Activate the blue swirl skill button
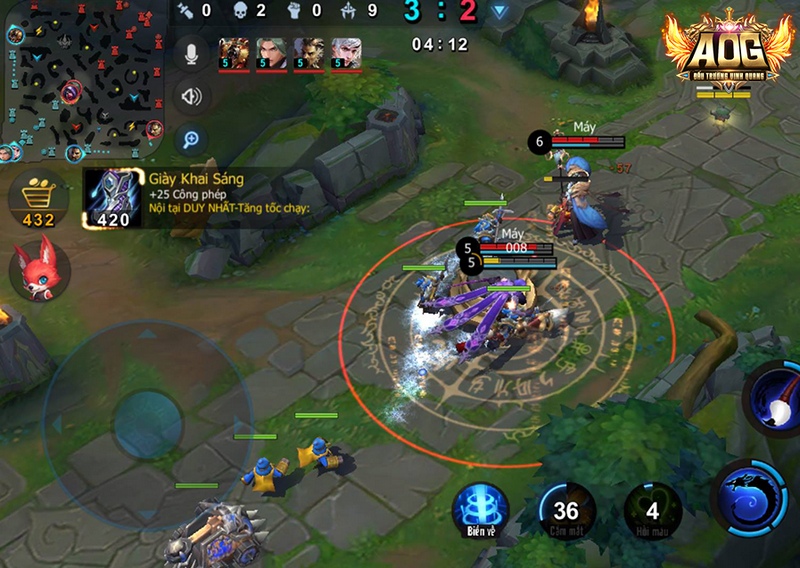800x568 pixels. (749, 498)
